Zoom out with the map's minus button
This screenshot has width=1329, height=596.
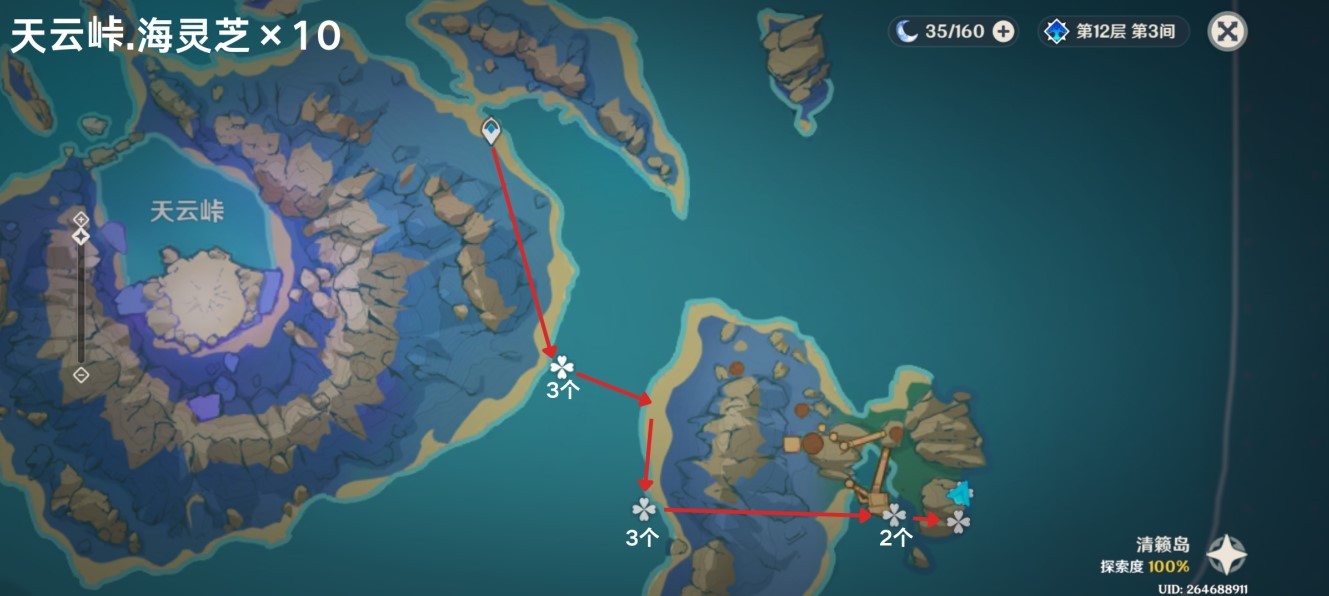pyautogui.click(x=81, y=375)
